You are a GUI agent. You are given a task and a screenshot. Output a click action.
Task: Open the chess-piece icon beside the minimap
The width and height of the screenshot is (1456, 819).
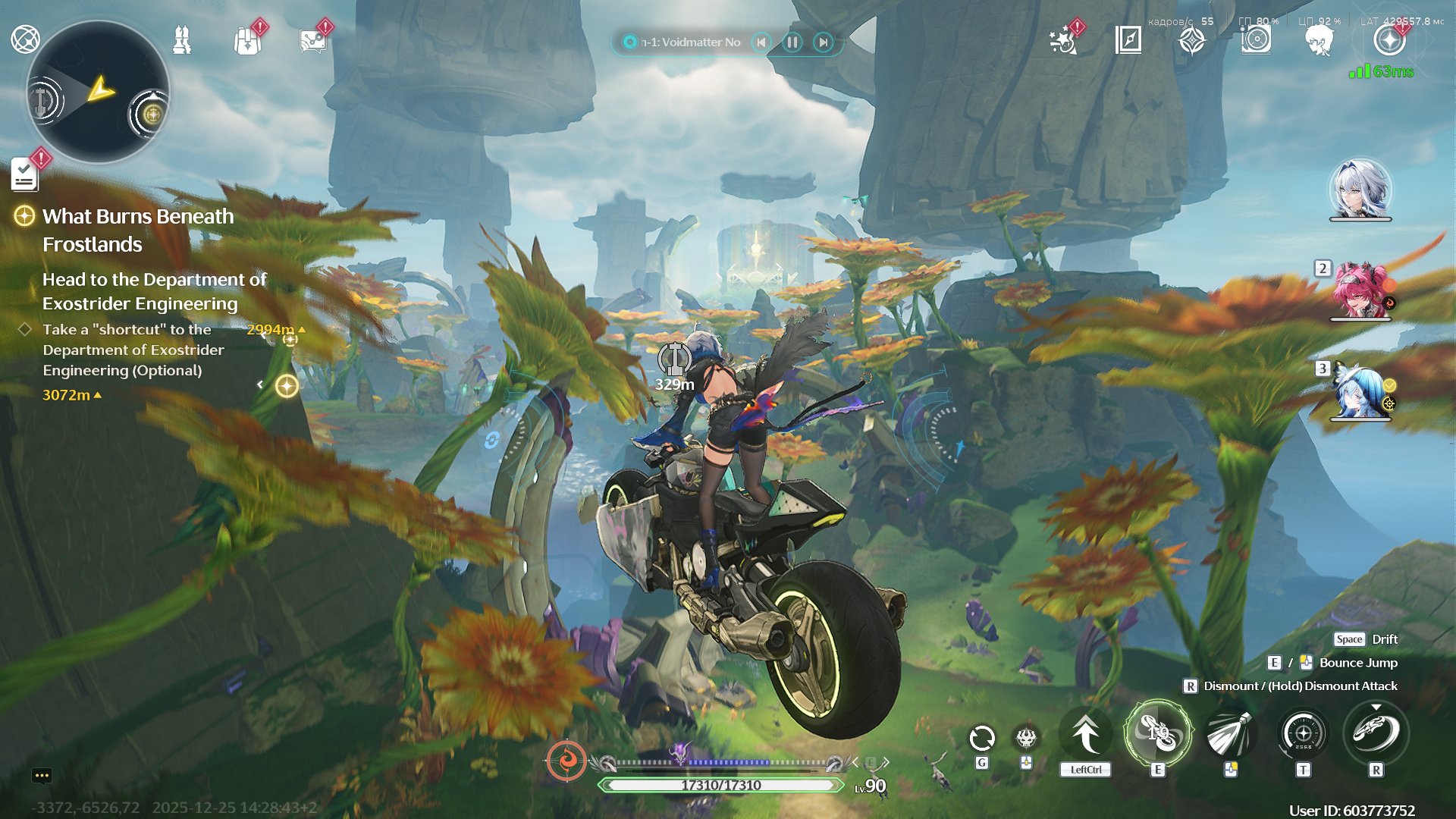click(182, 40)
